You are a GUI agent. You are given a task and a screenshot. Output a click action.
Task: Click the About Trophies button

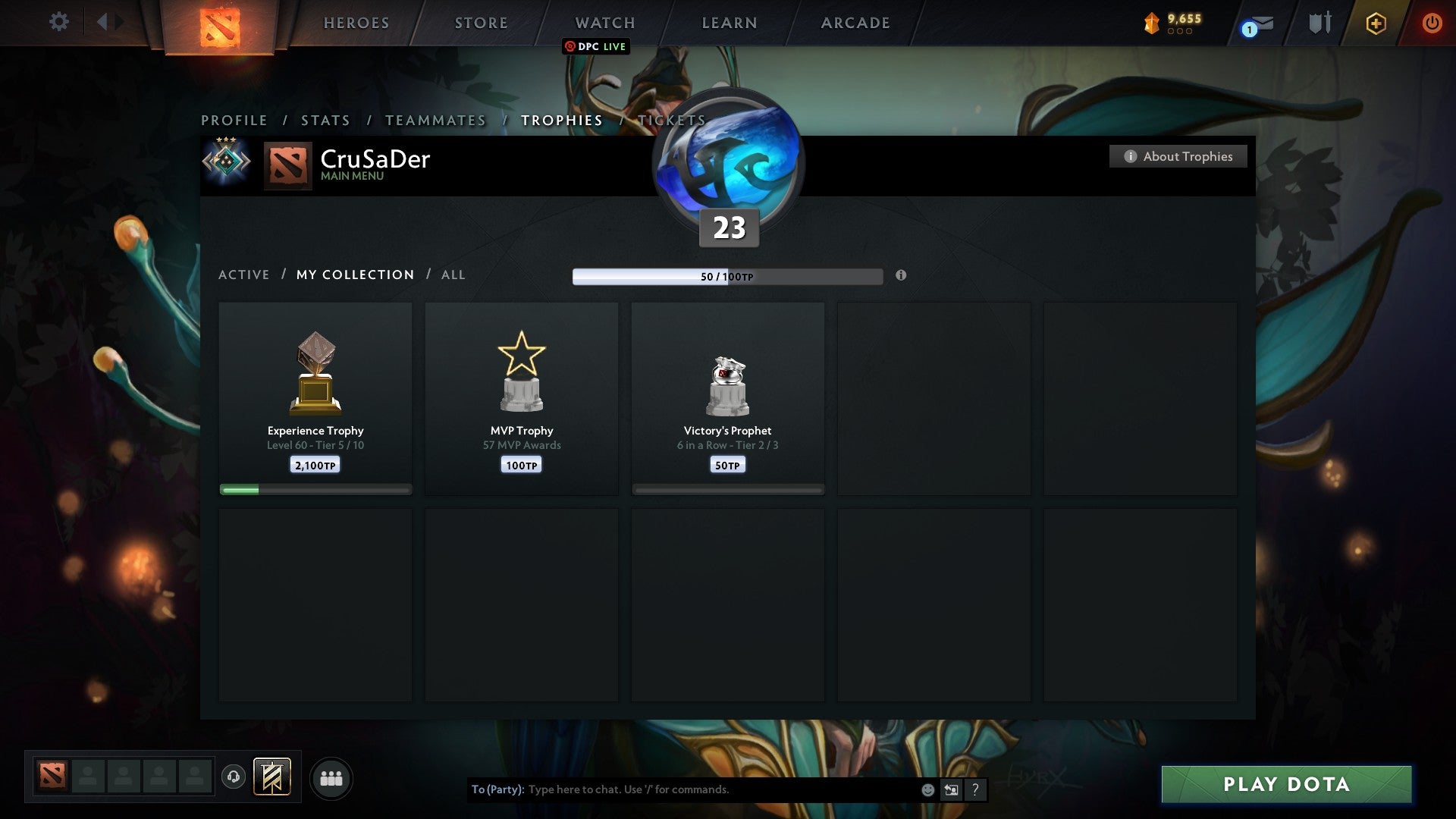tap(1178, 156)
